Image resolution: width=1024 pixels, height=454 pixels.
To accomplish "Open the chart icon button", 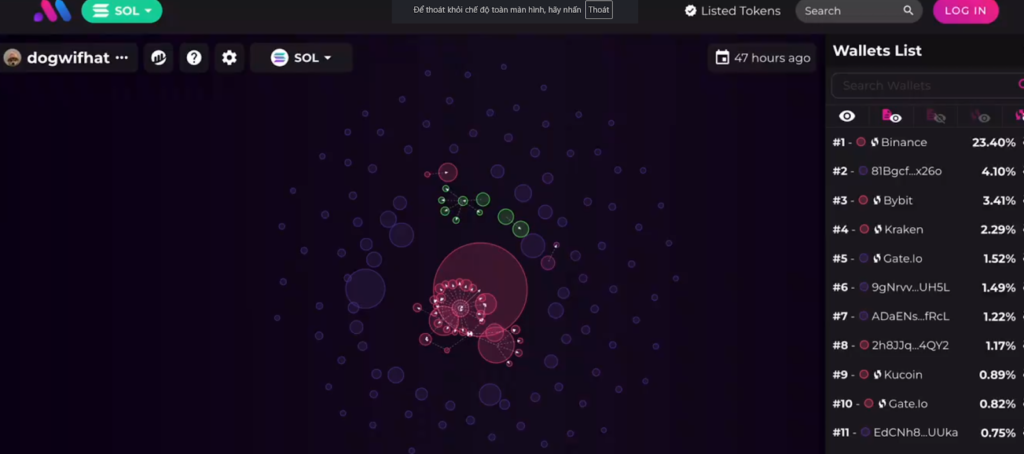I will click(158, 58).
